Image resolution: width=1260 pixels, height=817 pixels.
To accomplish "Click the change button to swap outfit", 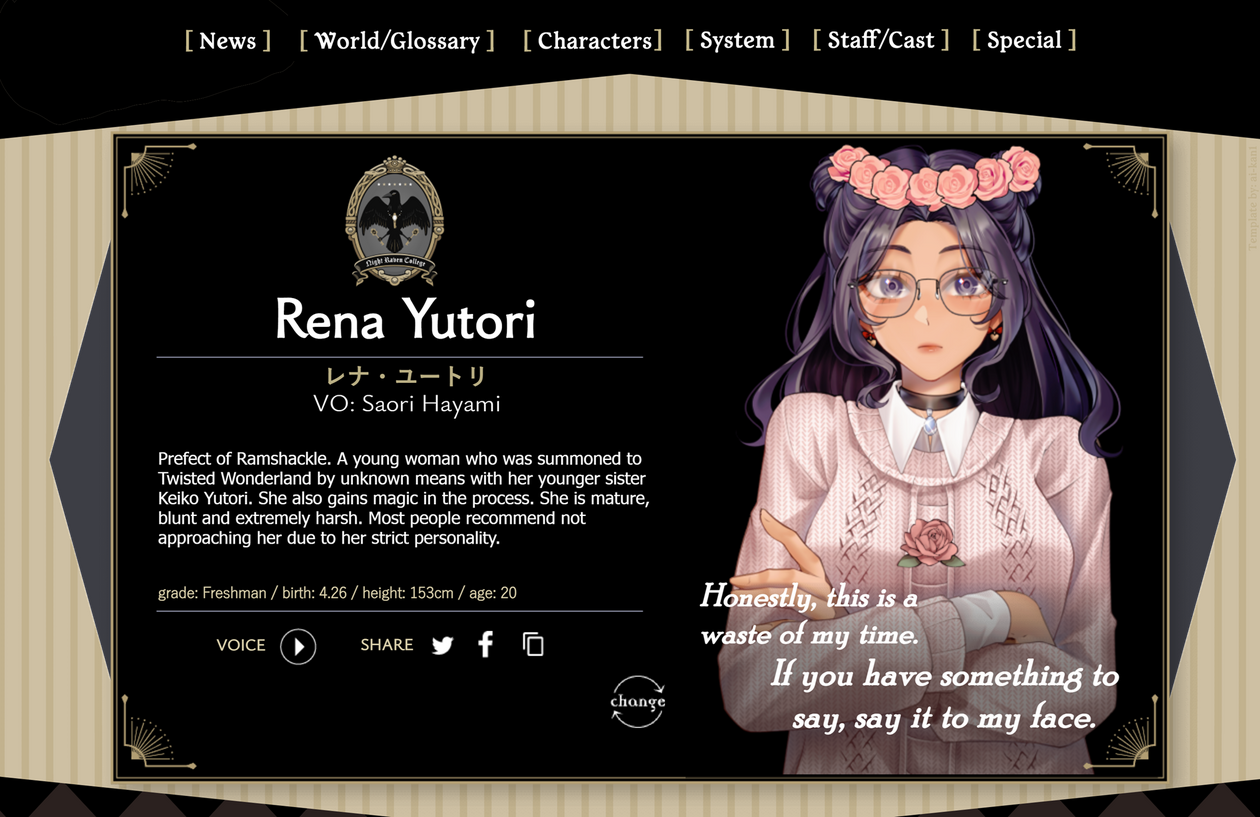I will click(638, 701).
